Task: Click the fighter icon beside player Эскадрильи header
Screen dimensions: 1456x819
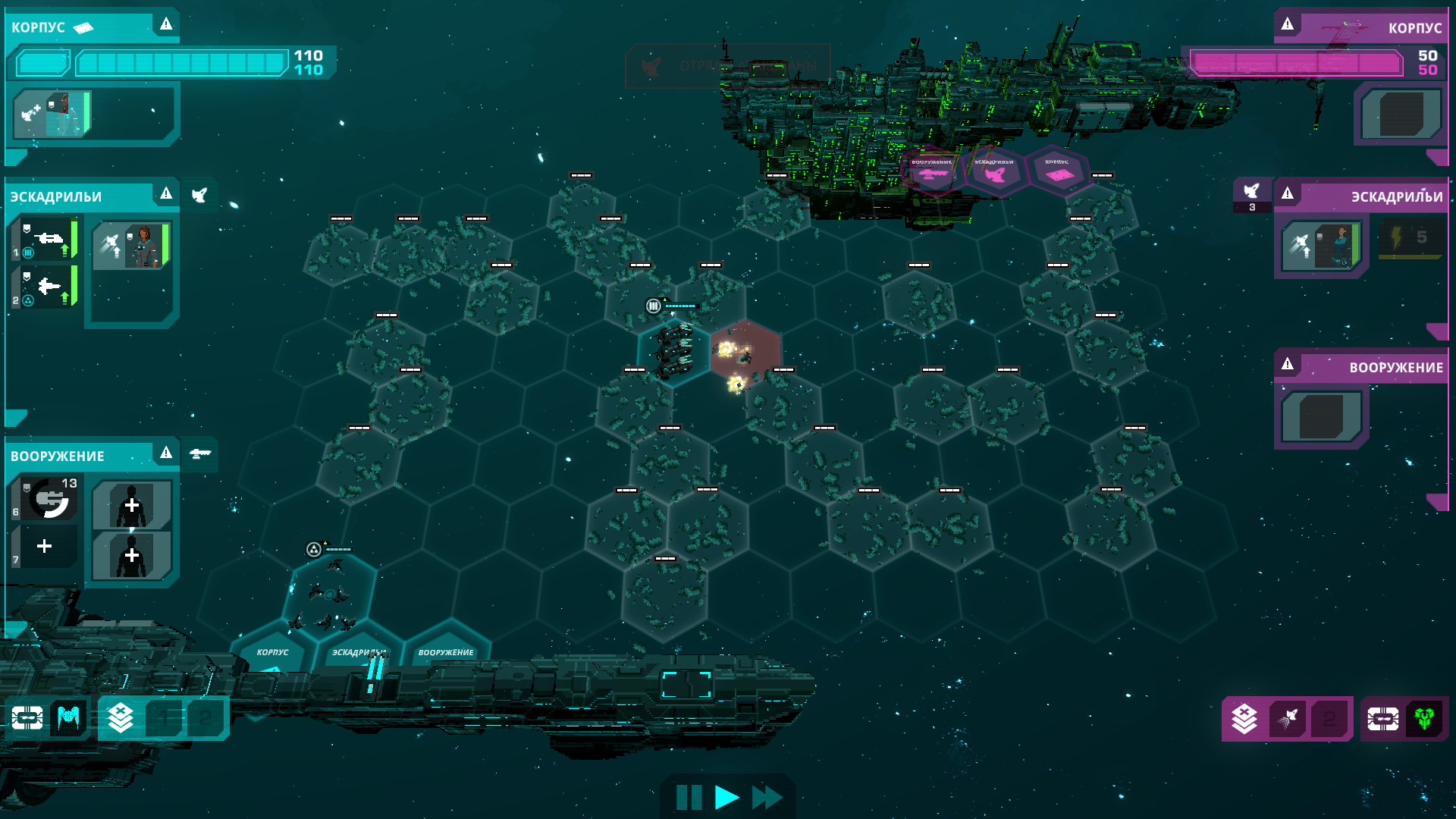Action: (x=199, y=196)
